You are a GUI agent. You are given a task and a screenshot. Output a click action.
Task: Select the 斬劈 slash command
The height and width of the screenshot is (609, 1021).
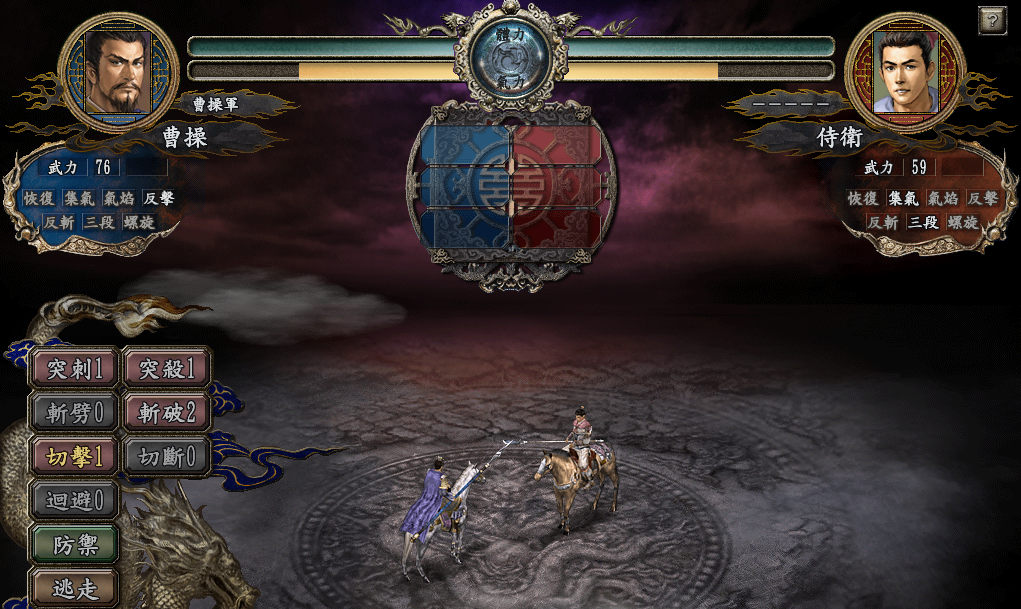click(x=75, y=411)
